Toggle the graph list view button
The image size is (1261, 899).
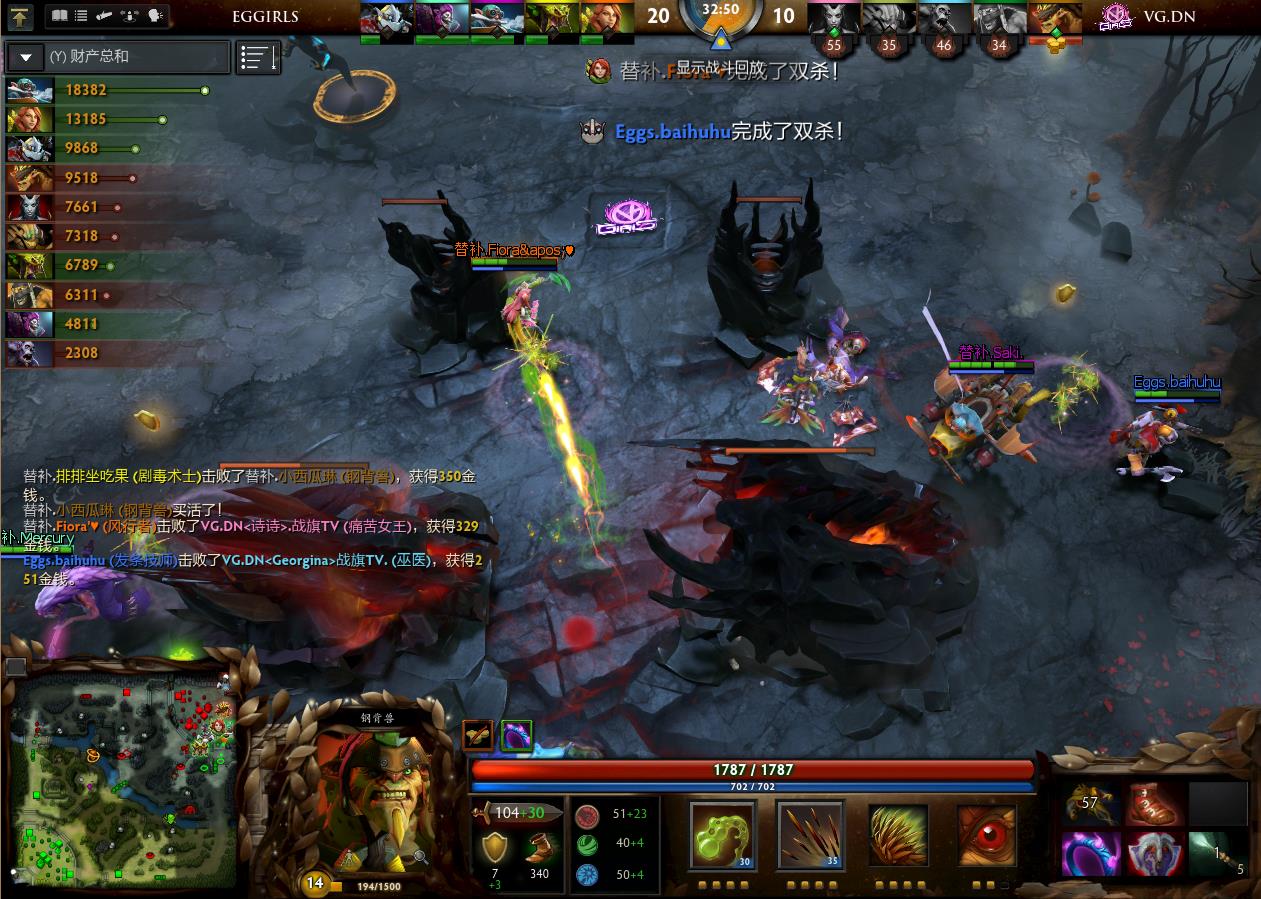click(x=257, y=57)
